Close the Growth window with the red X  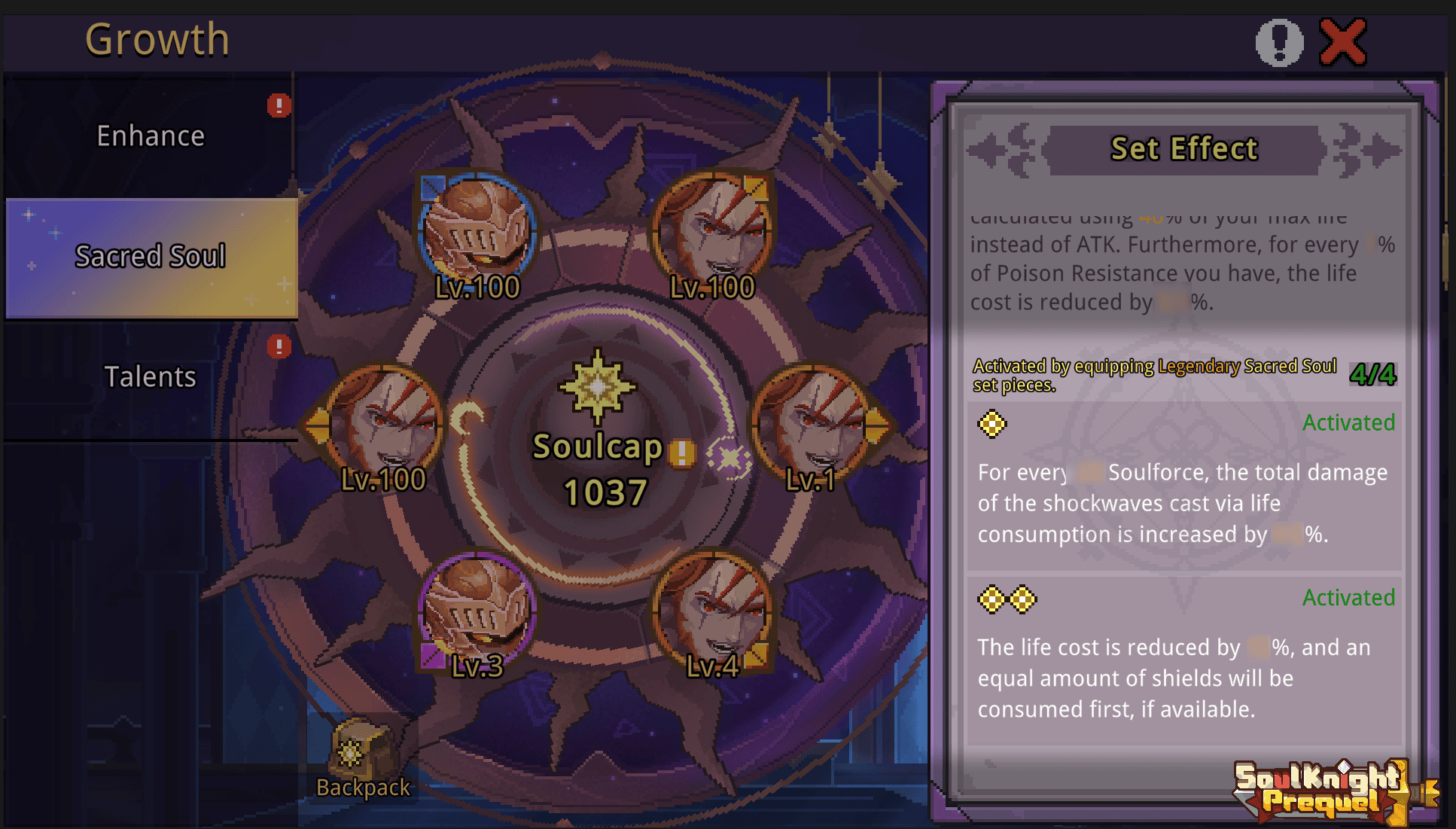(x=1343, y=41)
